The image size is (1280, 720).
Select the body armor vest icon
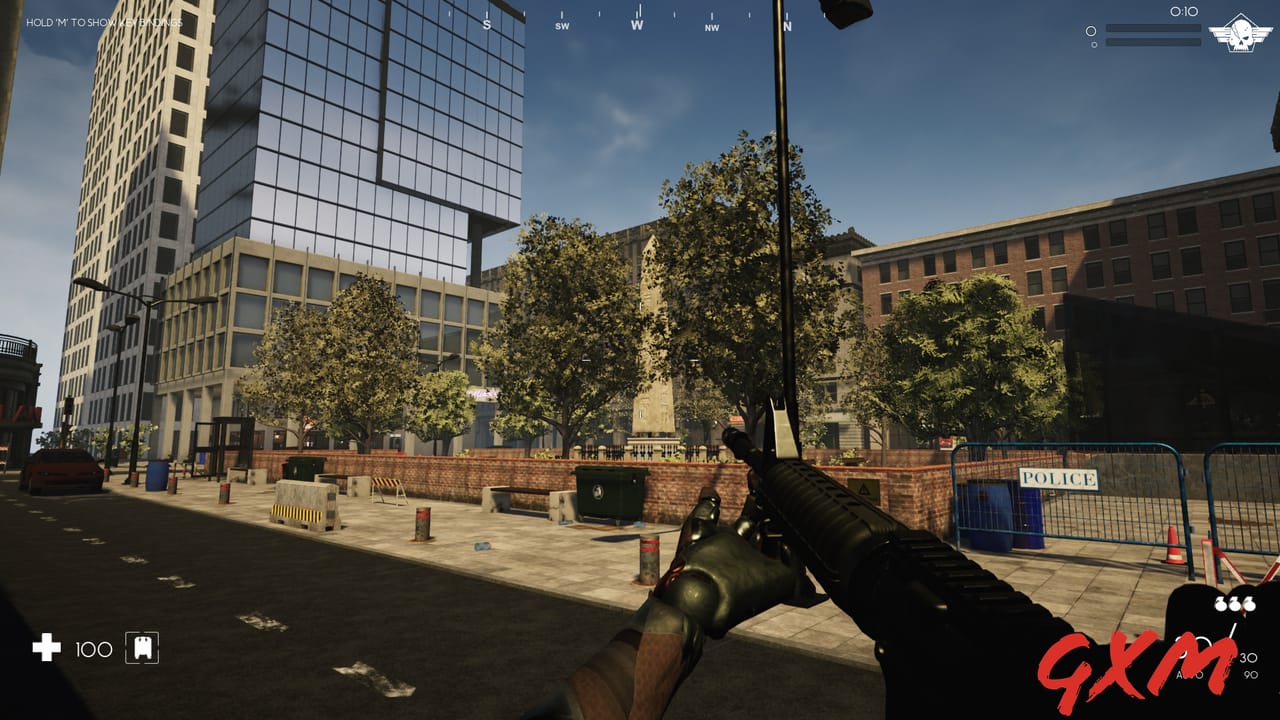[x=141, y=649]
